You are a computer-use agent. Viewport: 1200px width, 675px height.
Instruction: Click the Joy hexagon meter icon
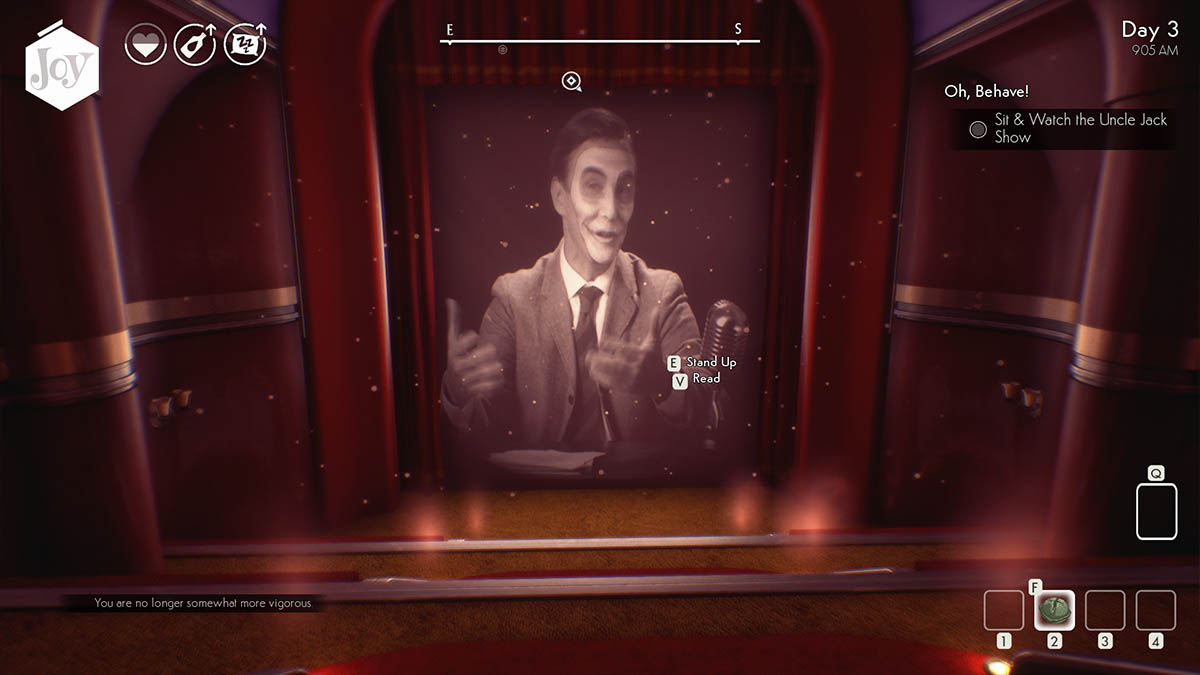click(x=62, y=67)
